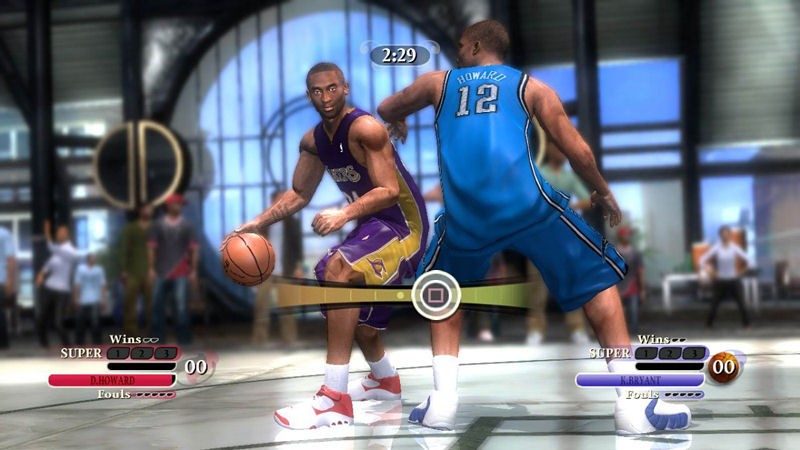Select the D.HOWARD player name plate

coord(112,380)
